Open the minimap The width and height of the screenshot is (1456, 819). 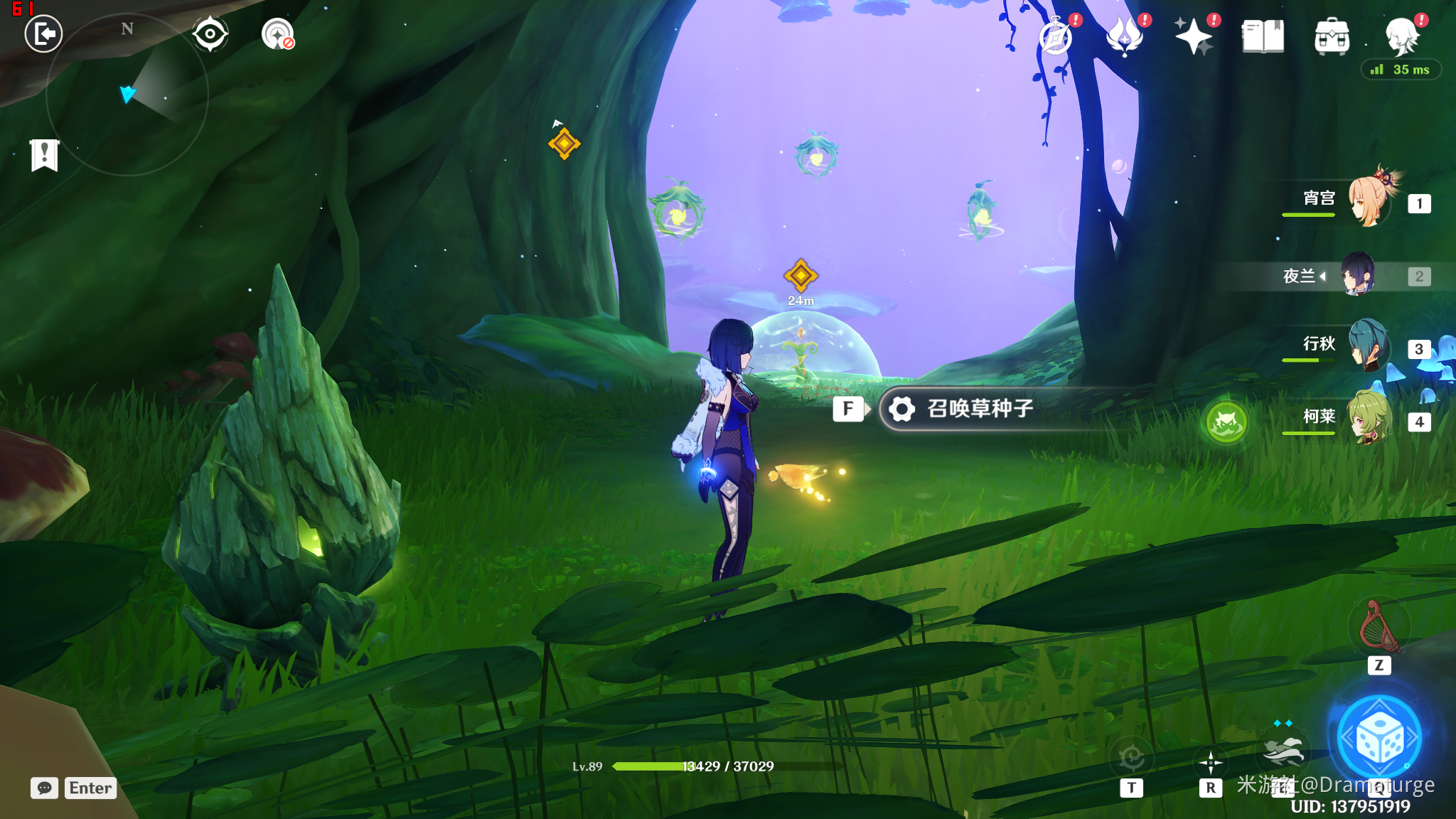coord(127,95)
